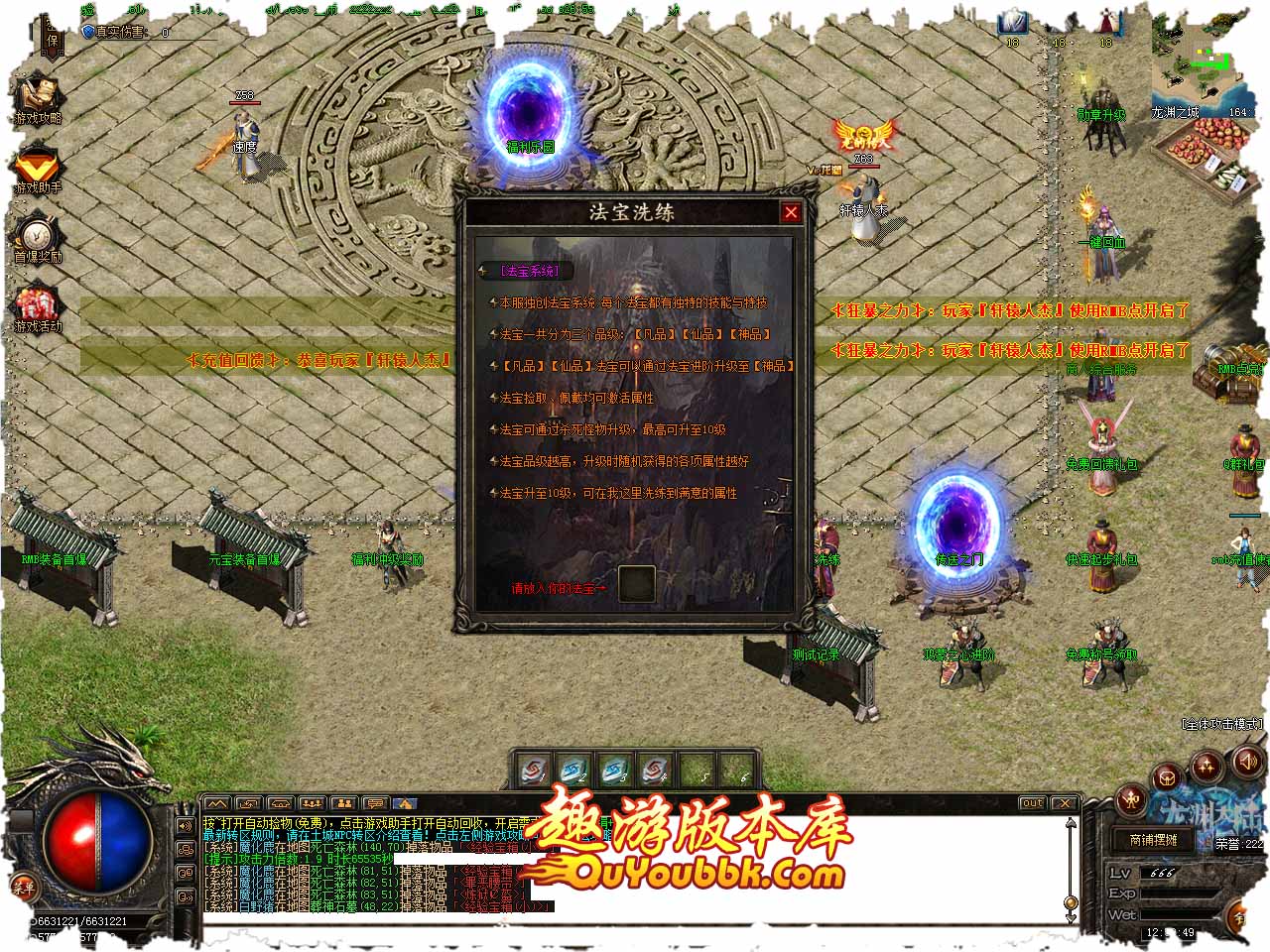Click the chat log scrollbar handle
1270x952 pixels.
click(x=1071, y=902)
